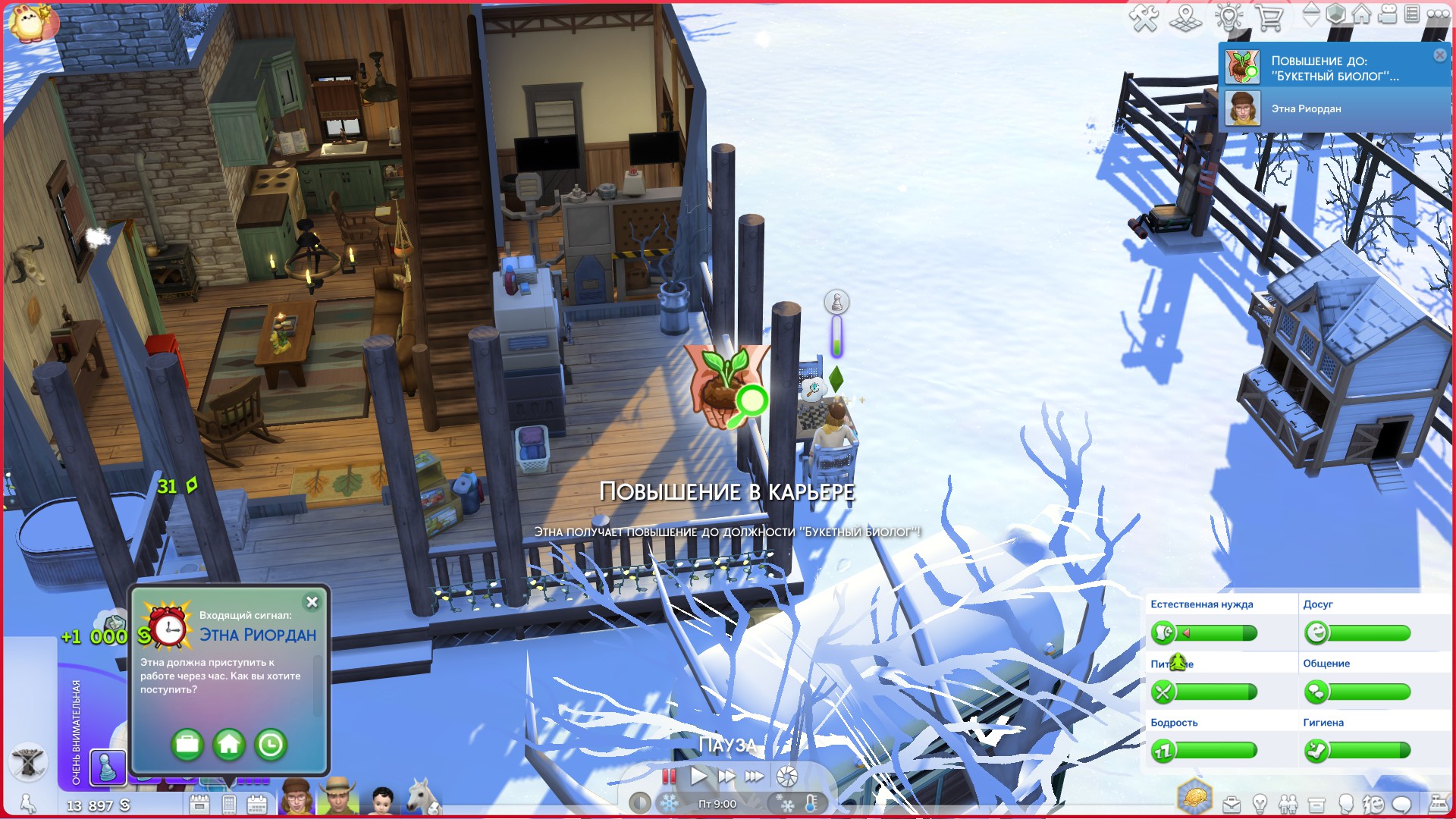Set game speed to fast forward
Image resolution: width=1456 pixels, height=819 pixels.
click(x=726, y=776)
